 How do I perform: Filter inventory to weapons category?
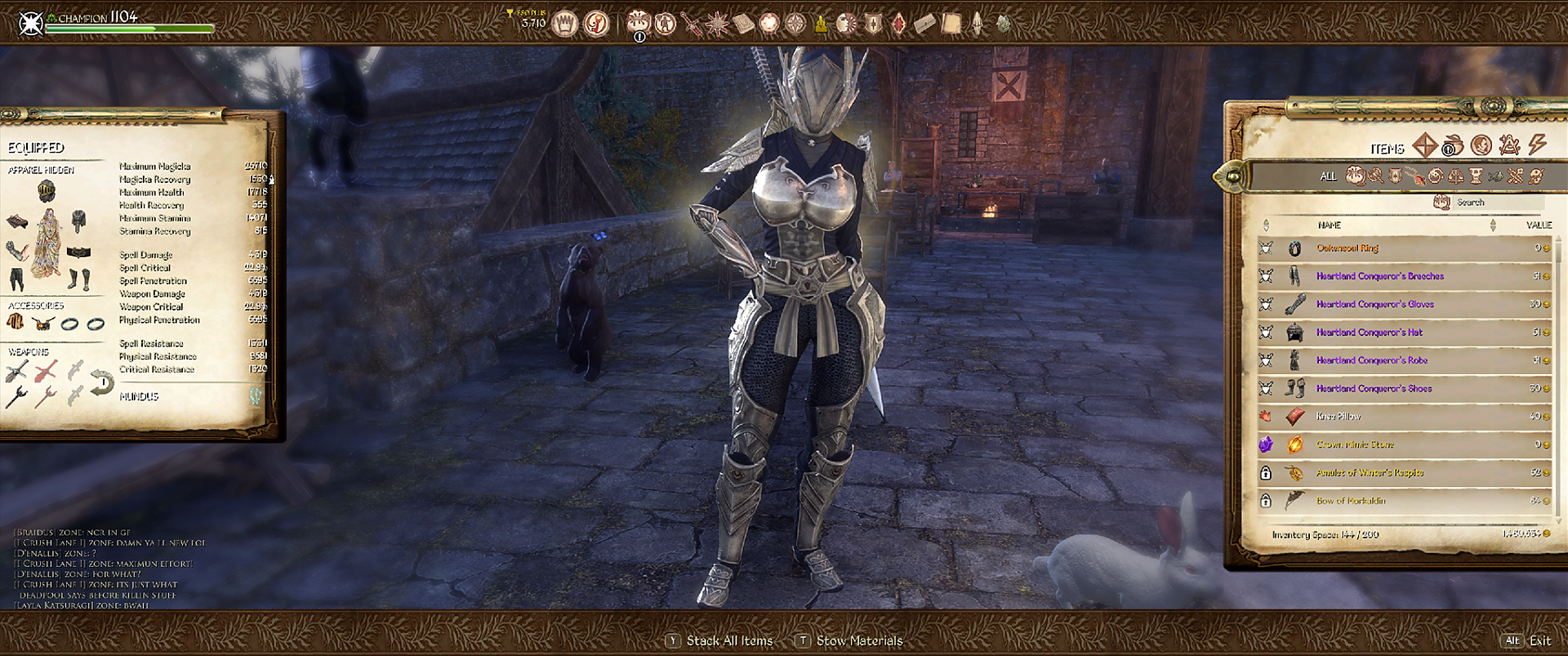click(1376, 176)
